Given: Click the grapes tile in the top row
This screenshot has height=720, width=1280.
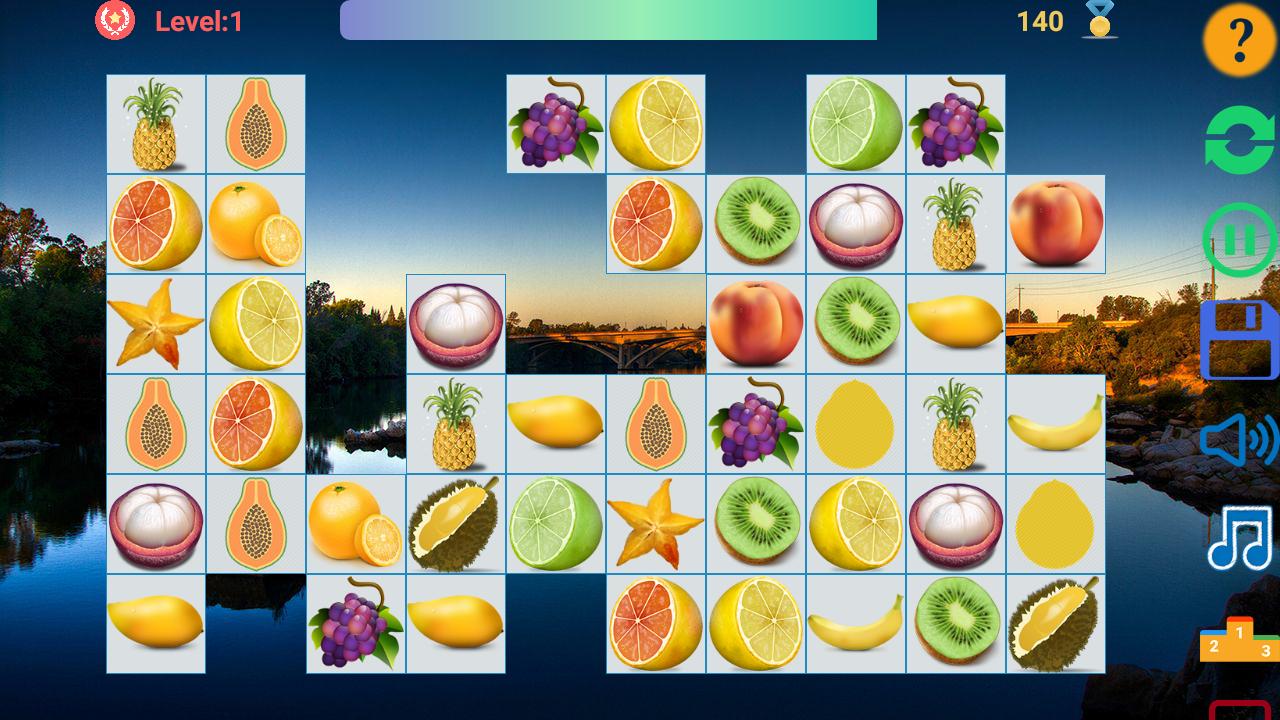Looking at the screenshot, I should pos(556,123).
